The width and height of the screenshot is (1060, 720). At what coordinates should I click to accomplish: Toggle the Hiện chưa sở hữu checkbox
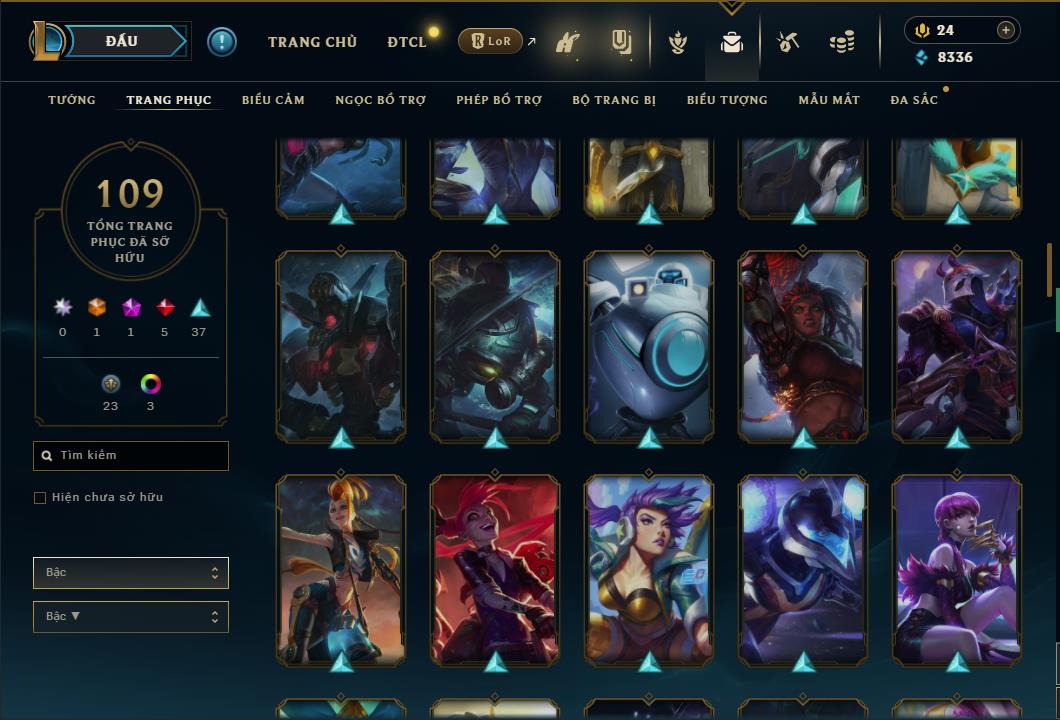click(x=40, y=498)
